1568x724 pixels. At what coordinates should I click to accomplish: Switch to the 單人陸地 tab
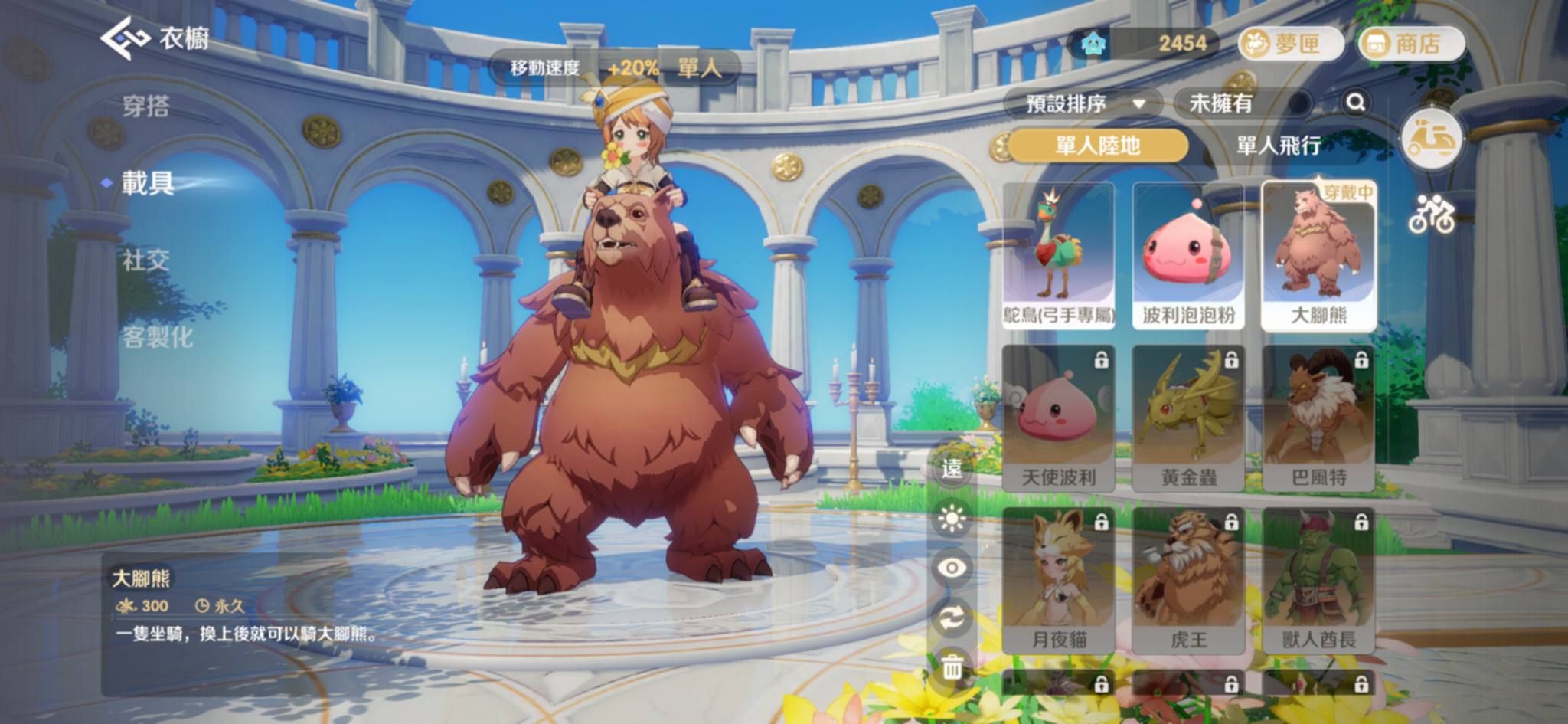pos(1098,145)
